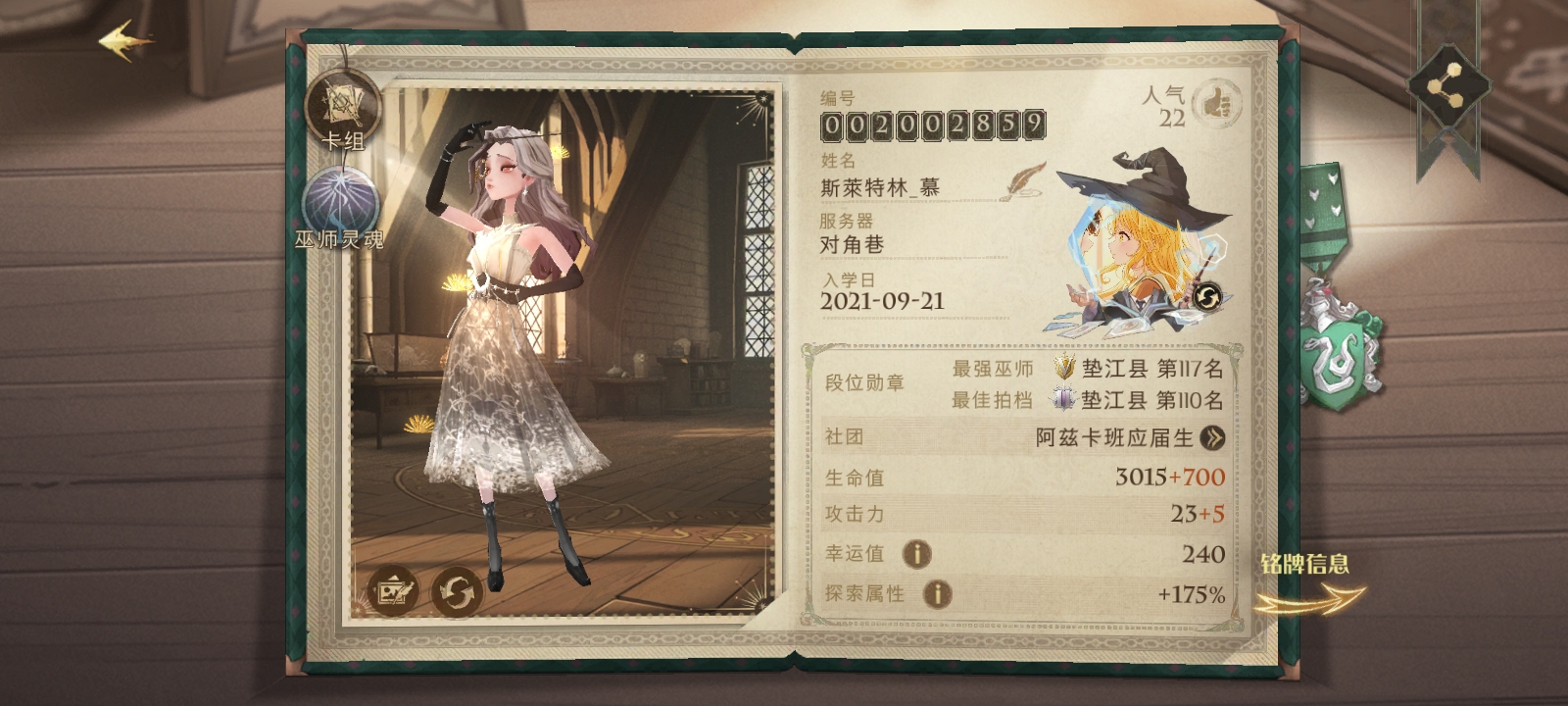
Task: Open the 阿兹卡班应届生 club arrow
Action: [x=1212, y=437]
